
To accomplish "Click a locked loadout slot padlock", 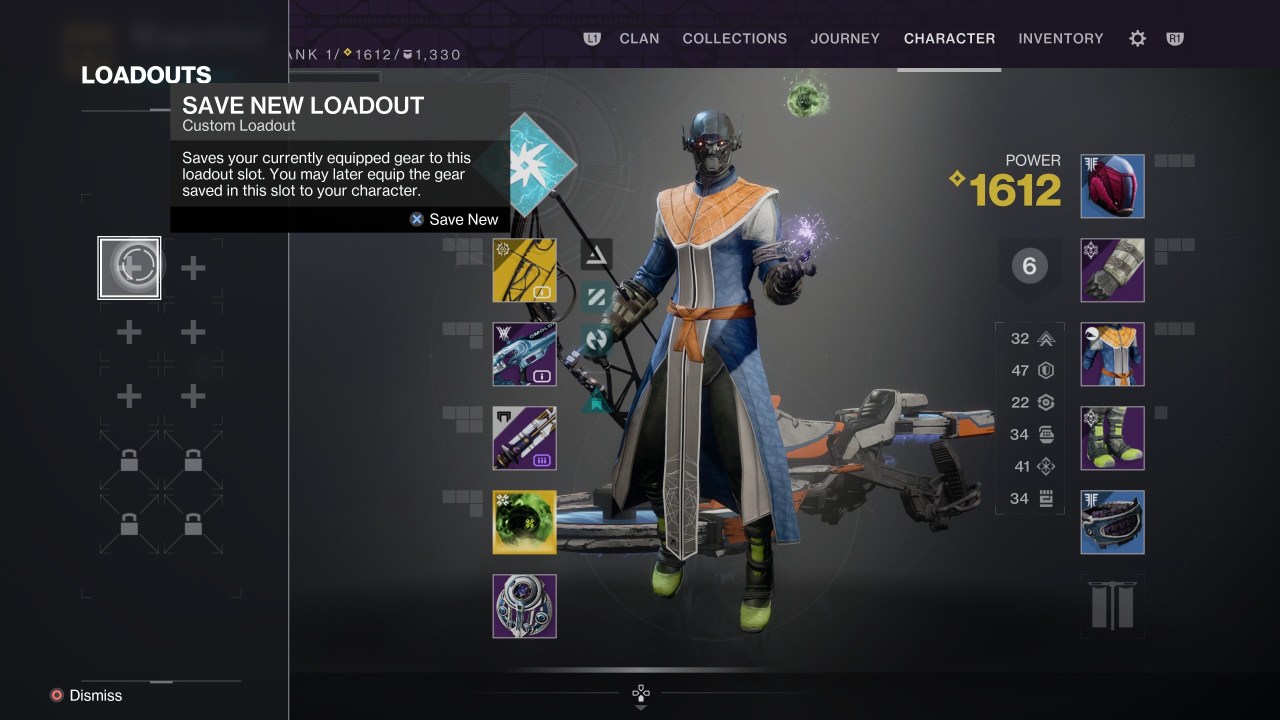I will pos(128,460).
